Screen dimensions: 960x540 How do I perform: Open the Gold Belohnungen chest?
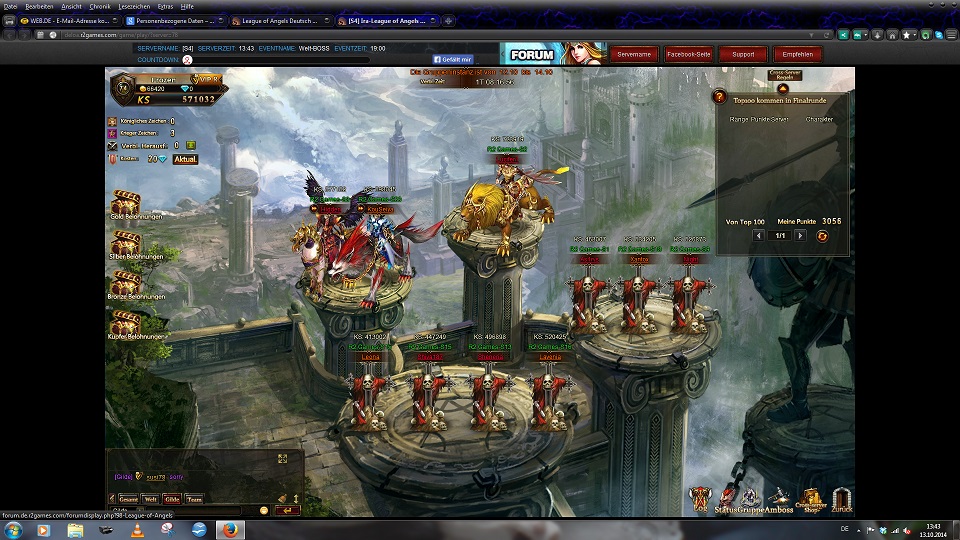[126, 203]
